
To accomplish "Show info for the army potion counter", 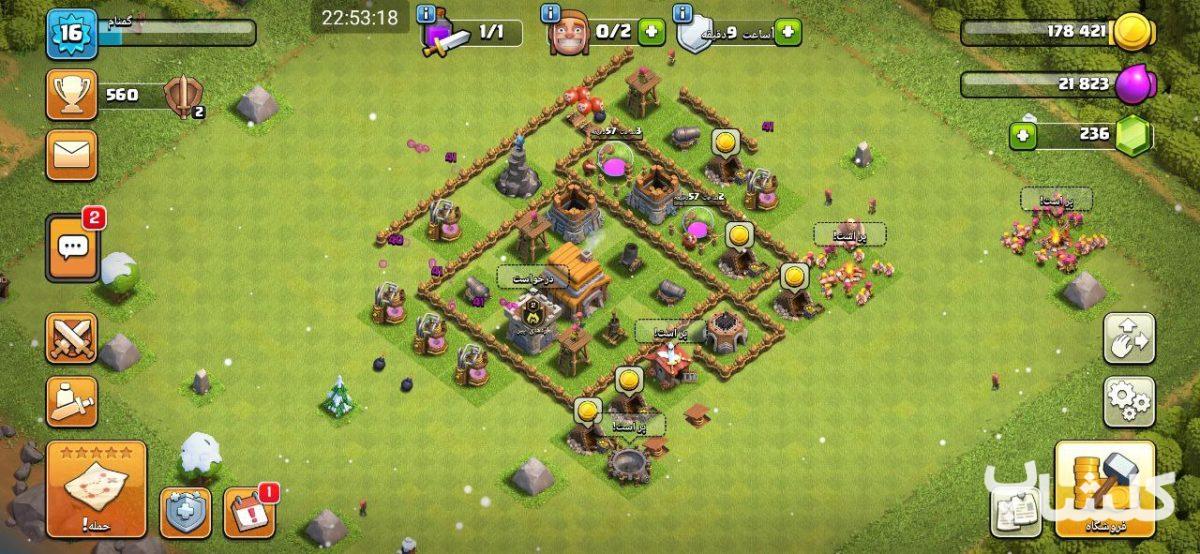I will click(x=426, y=13).
